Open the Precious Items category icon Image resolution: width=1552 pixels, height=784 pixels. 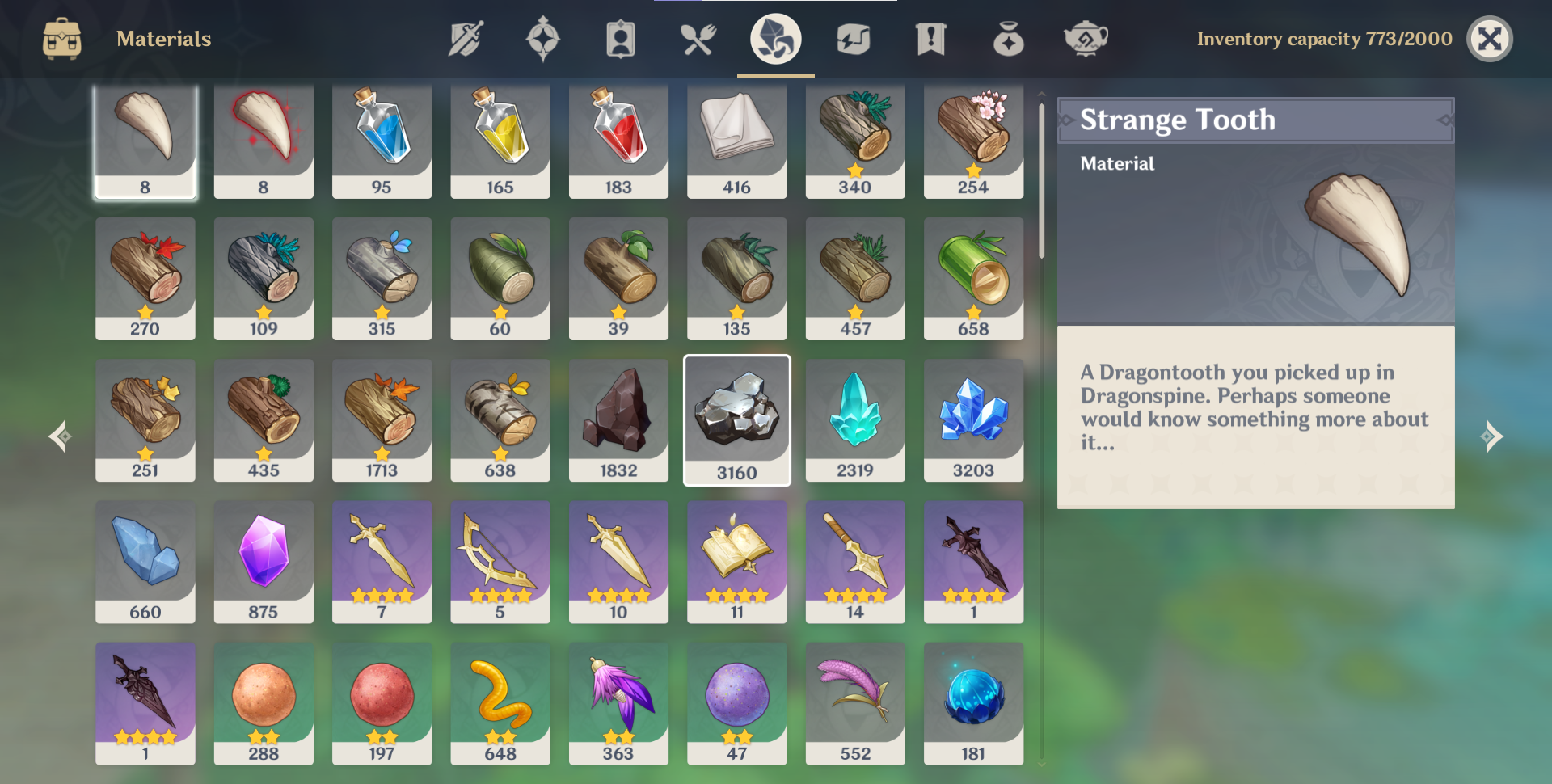point(1007,38)
